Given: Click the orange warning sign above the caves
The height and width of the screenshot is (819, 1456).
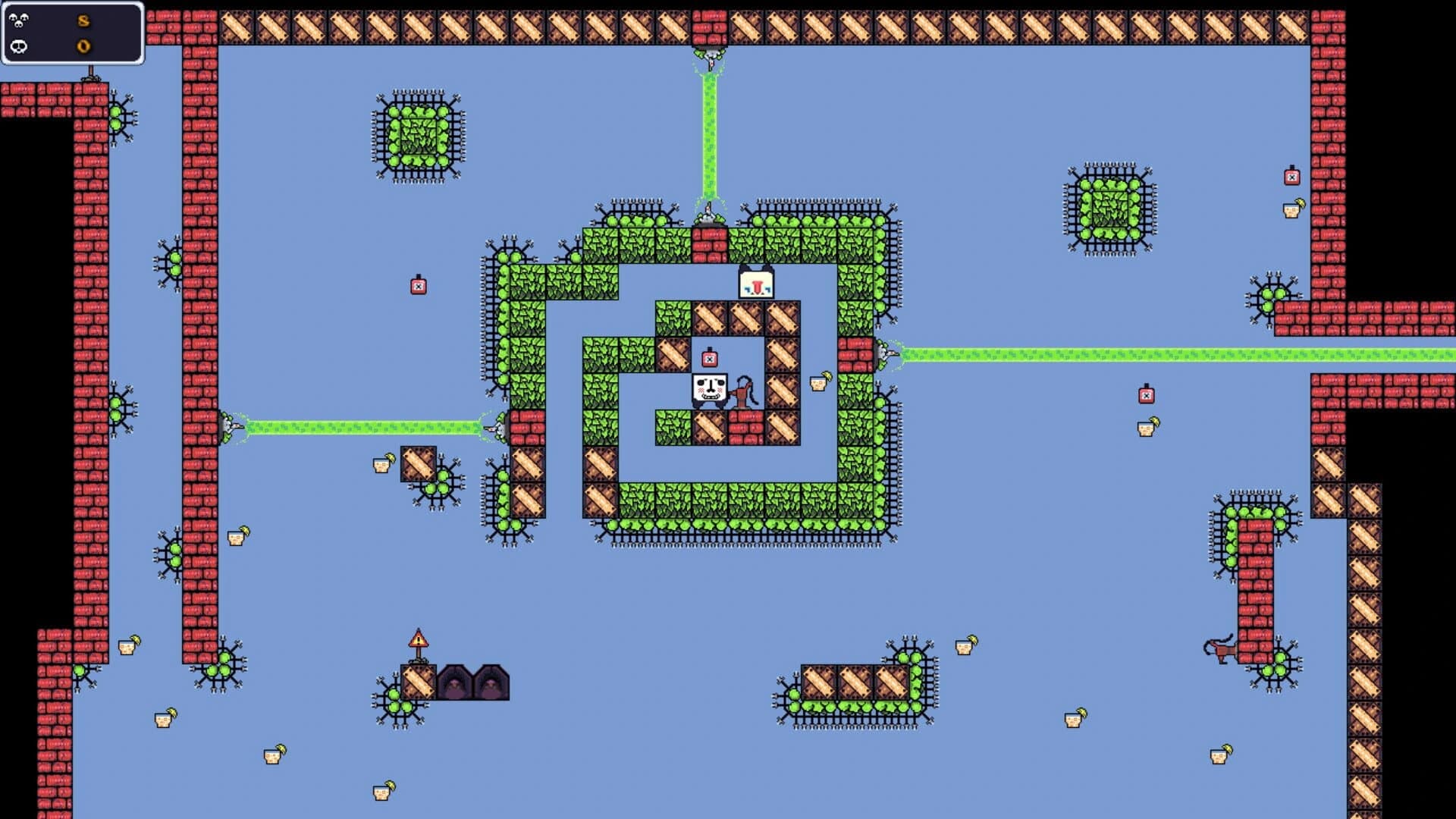Looking at the screenshot, I should (x=418, y=641).
